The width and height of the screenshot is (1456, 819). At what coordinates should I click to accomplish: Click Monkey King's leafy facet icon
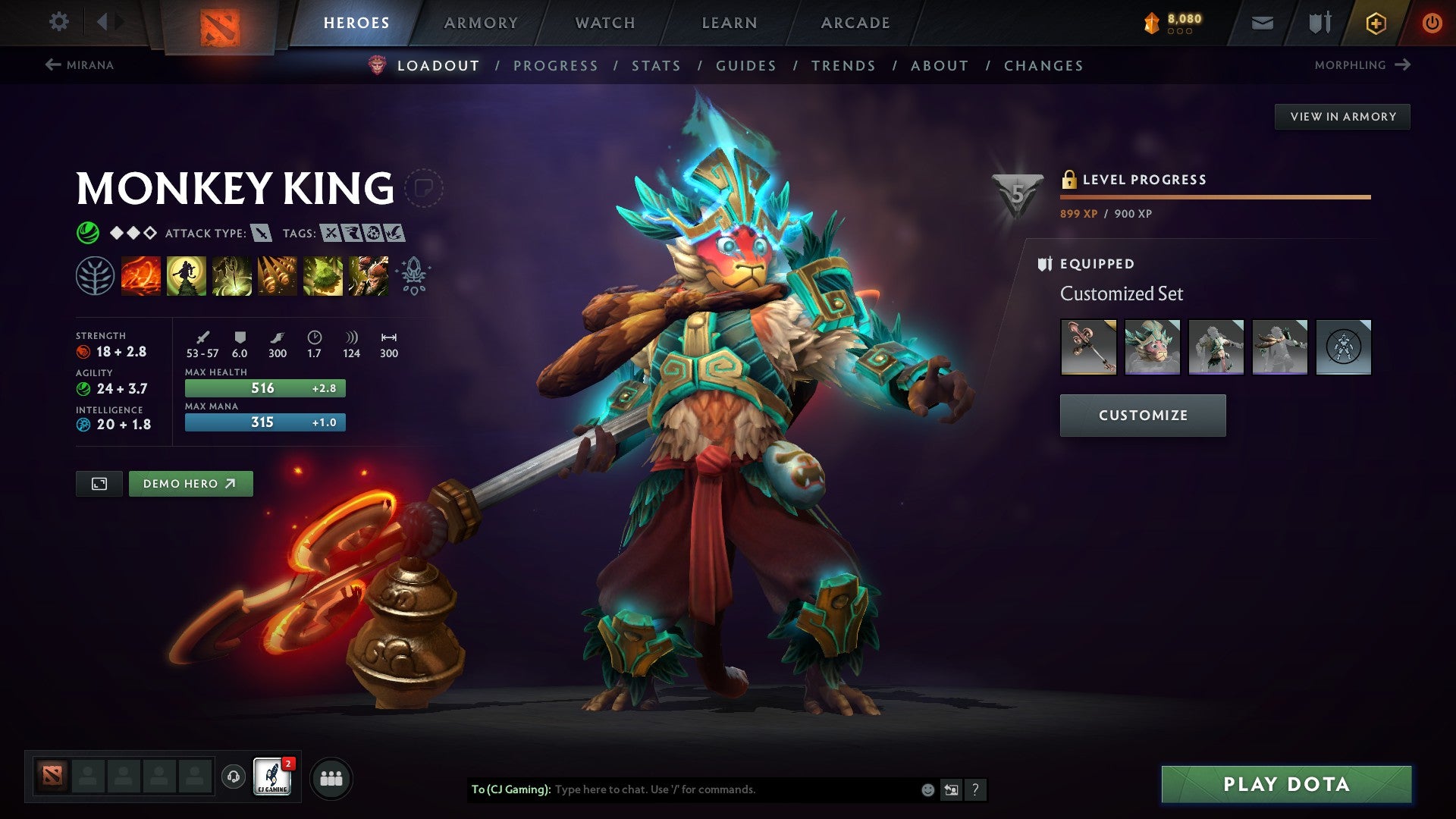[93, 275]
